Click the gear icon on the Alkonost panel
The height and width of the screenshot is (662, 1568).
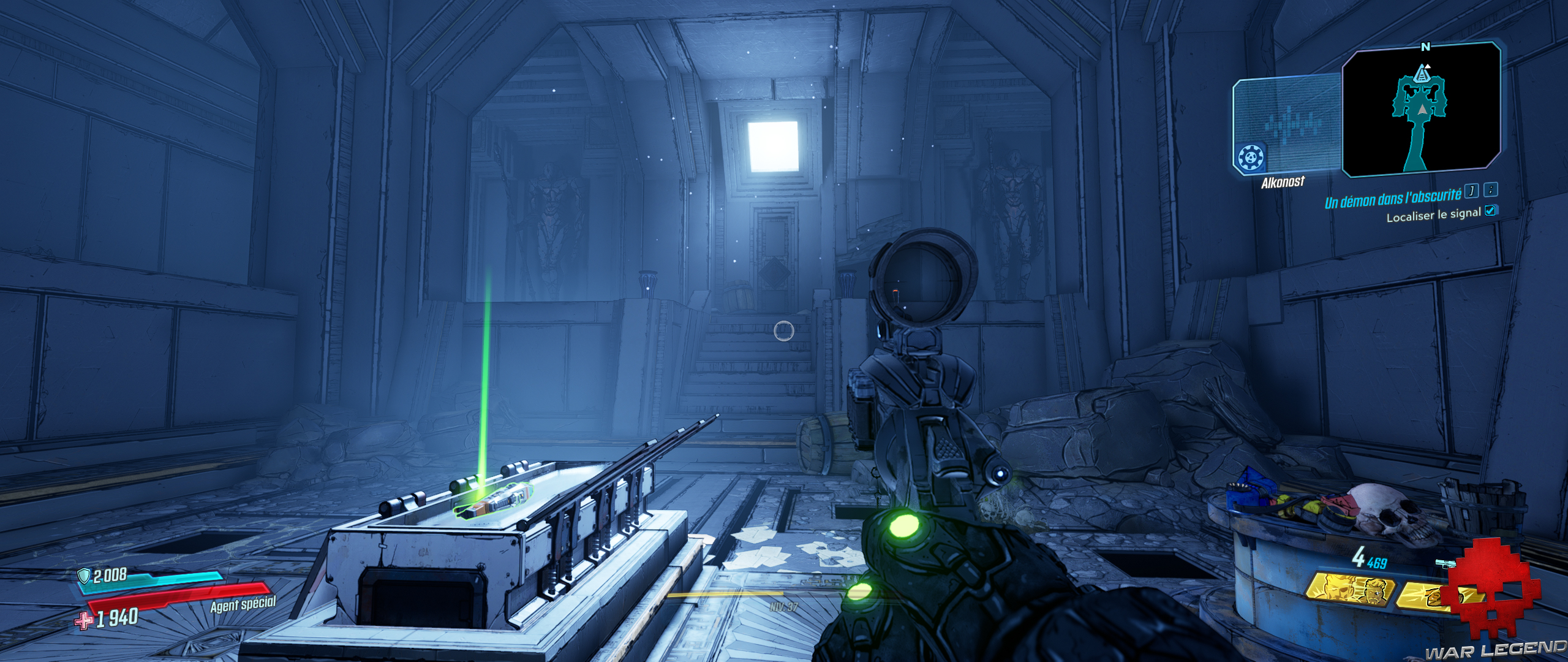pos(1251,158)
